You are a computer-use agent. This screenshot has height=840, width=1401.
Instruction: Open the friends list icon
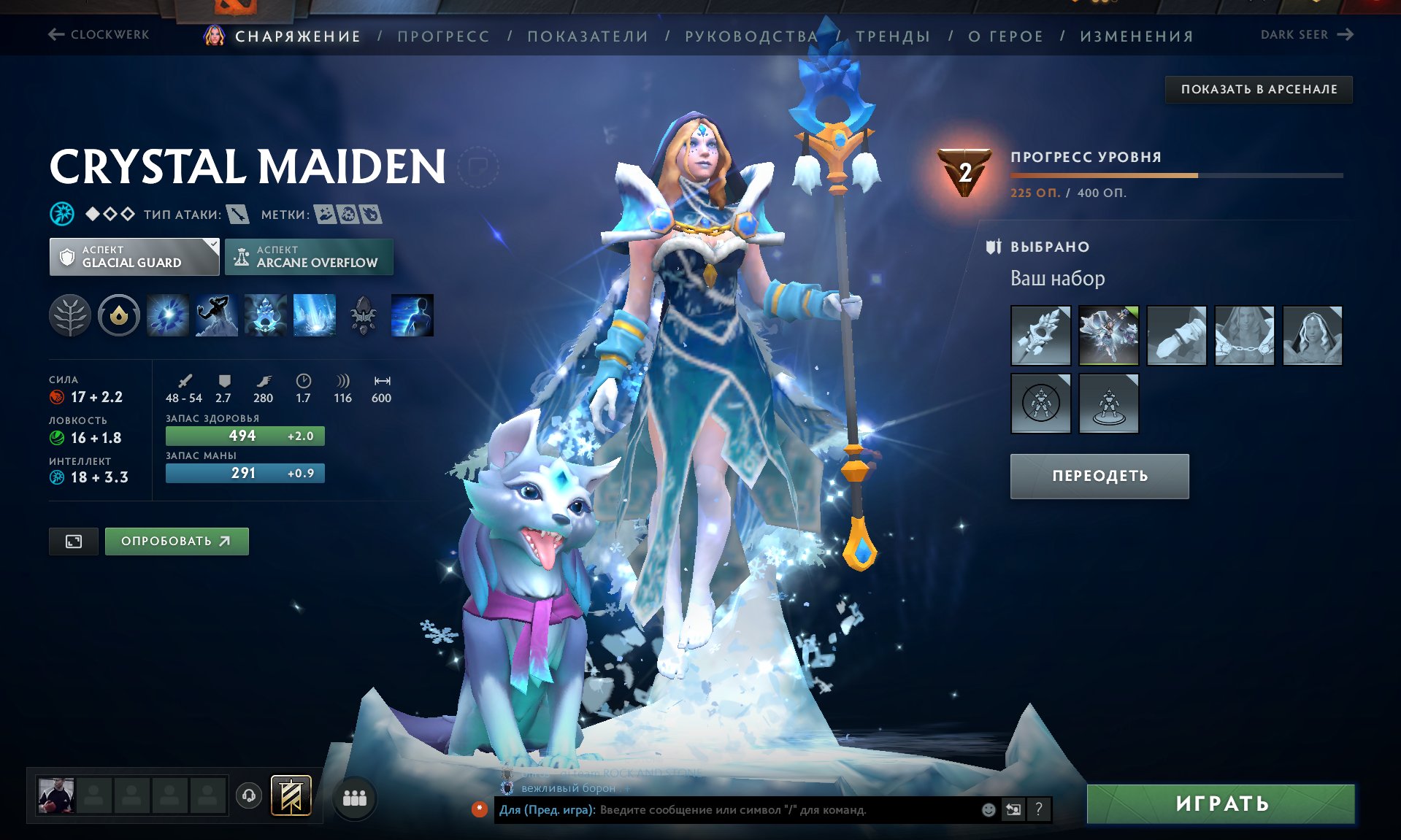click(356, 799)
